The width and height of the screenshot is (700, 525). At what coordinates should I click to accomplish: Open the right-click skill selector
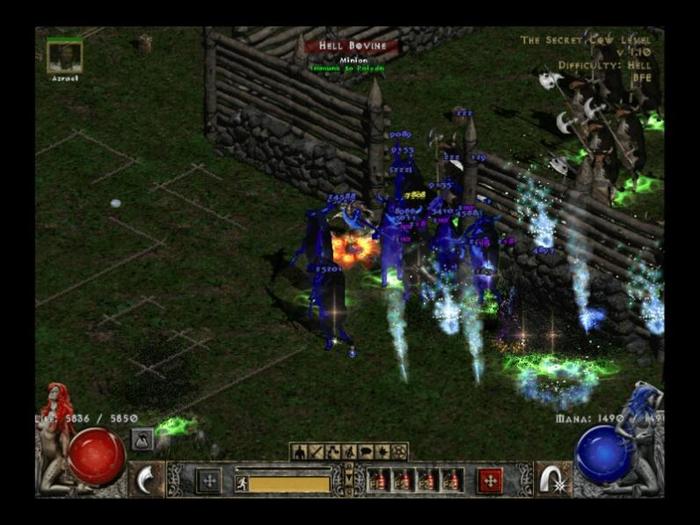(x=551, y=478)
